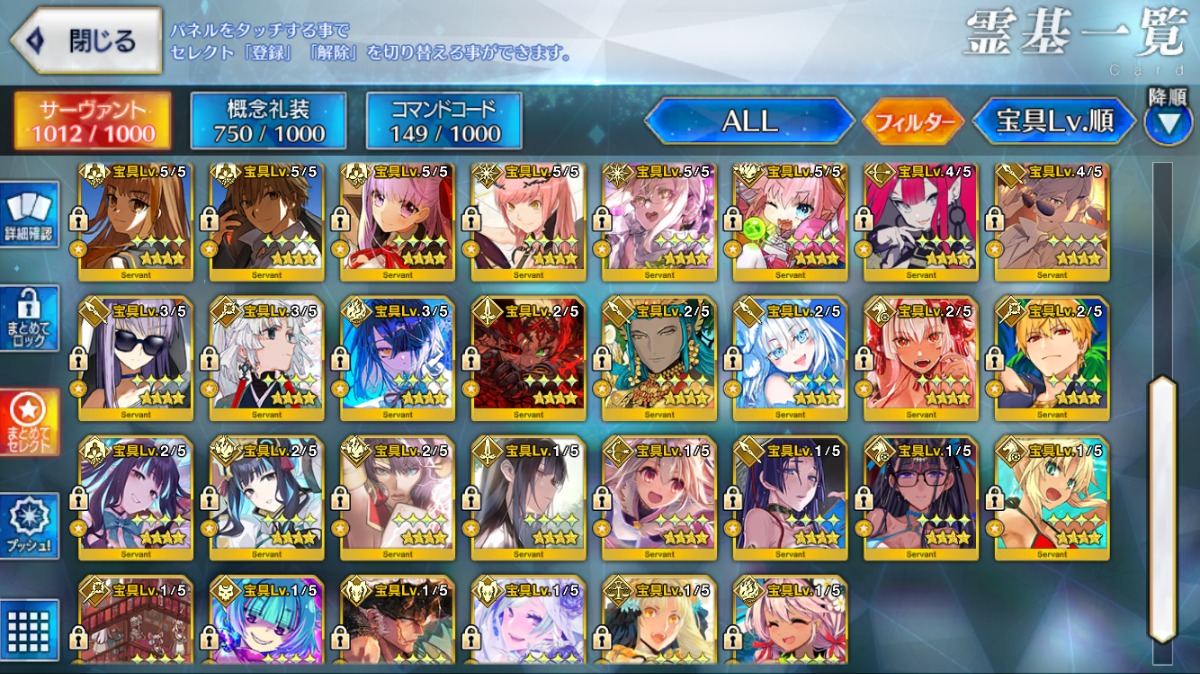Open the 概念礼装 tab
The image size is (1200, 674).
[x=268, y=122]
